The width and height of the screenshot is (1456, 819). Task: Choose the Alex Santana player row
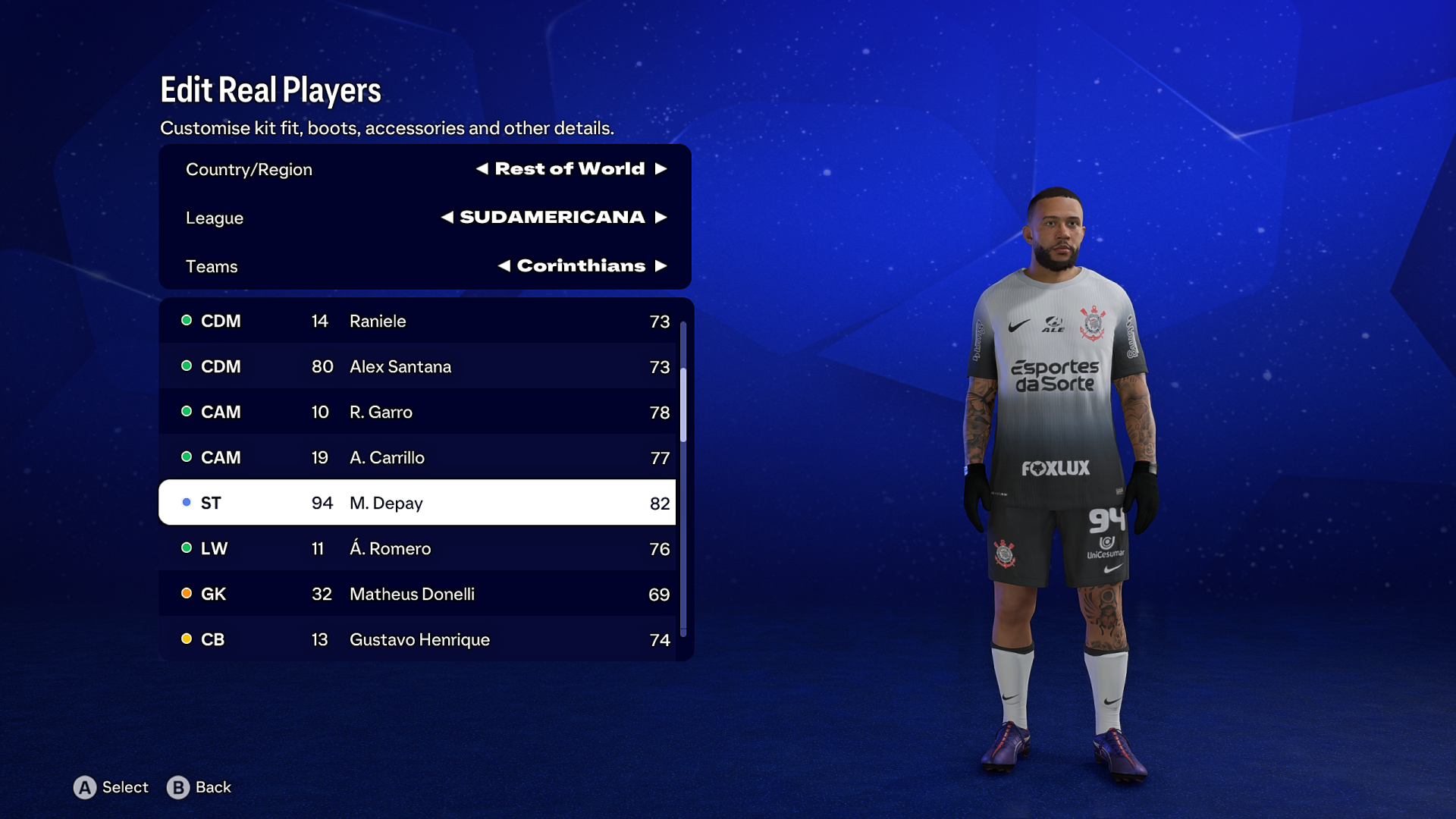point(417,366)
